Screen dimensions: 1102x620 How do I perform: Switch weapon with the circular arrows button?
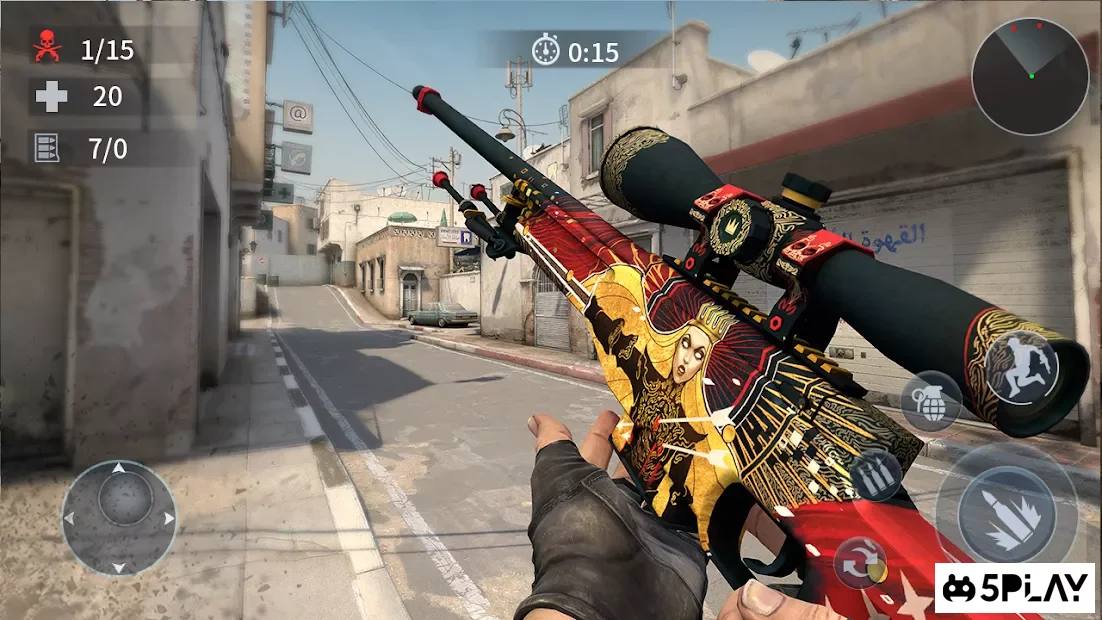[x=860, y=562]
